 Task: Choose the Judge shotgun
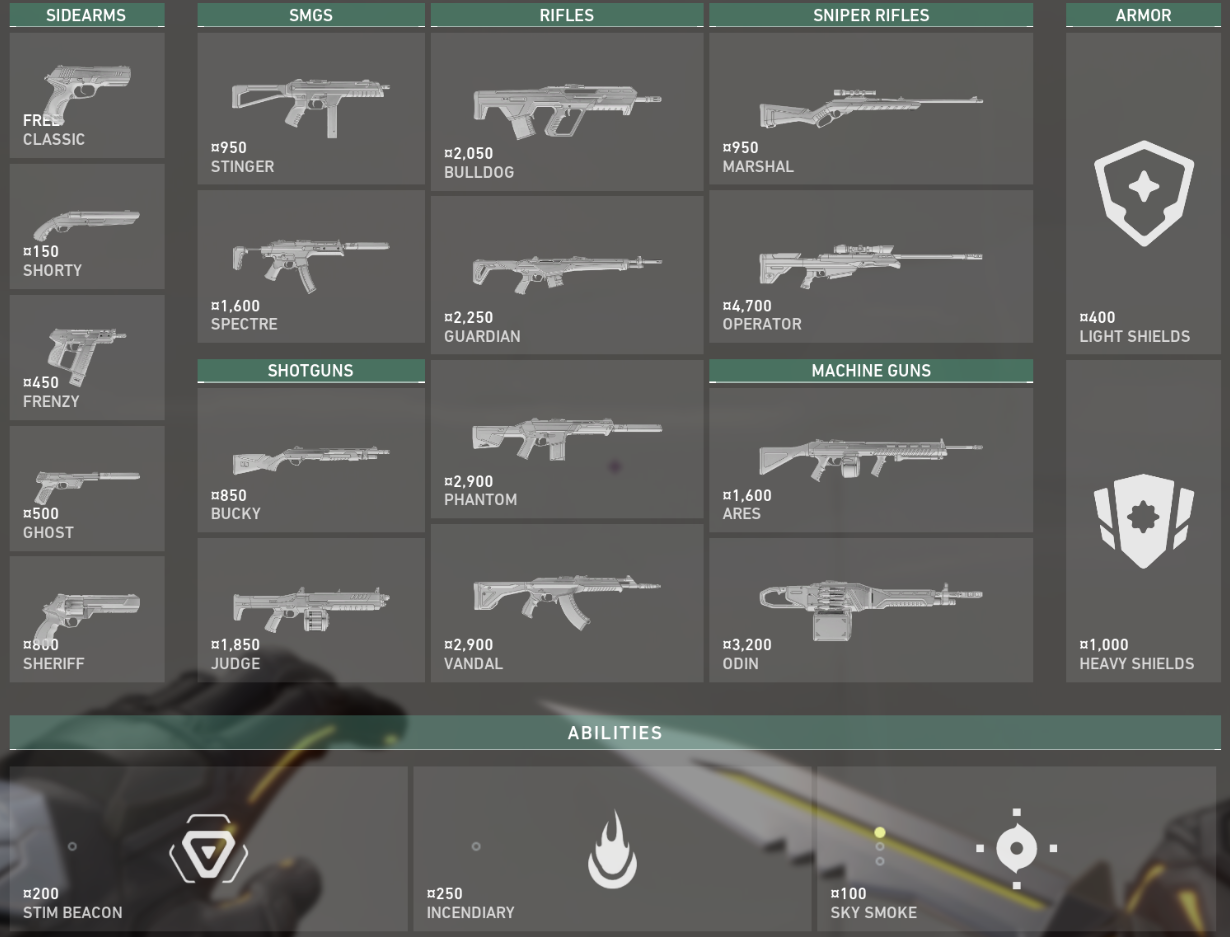point(311,610)
